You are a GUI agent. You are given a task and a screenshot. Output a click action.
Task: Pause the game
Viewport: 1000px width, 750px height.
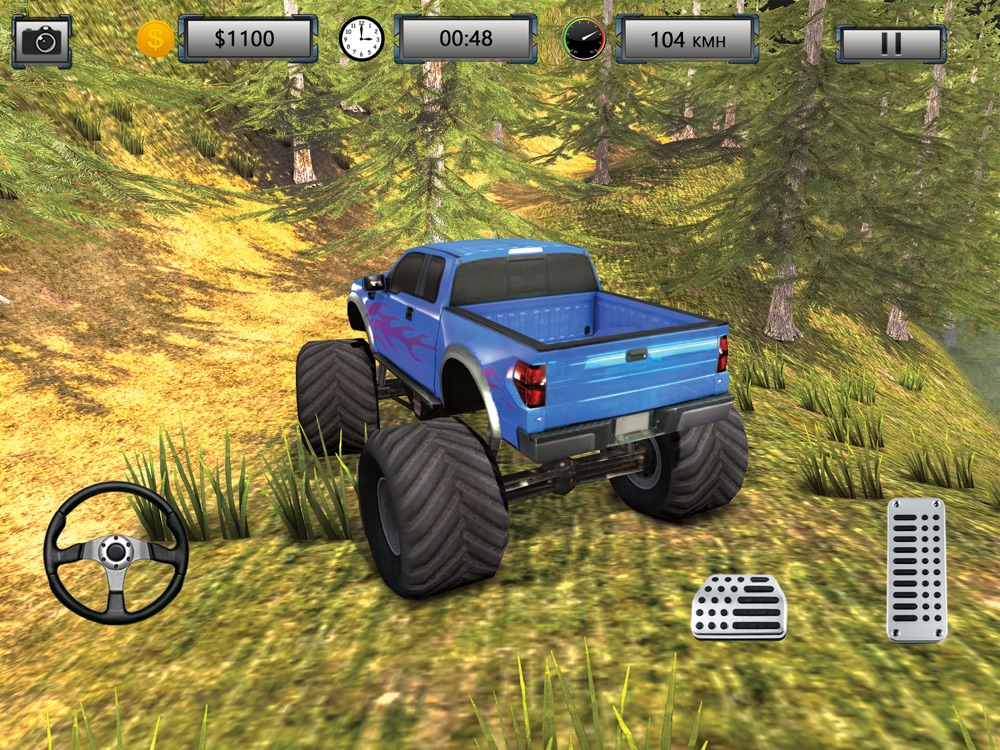coord(890,43)
